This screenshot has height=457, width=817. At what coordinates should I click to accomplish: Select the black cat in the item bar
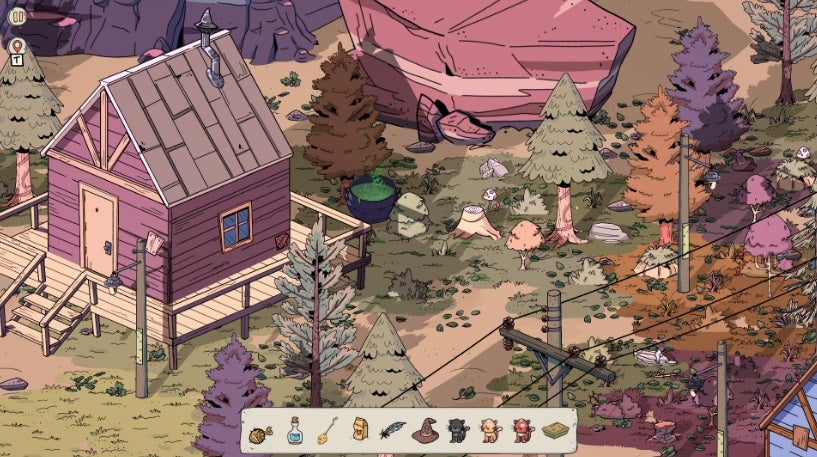(457, 431)
